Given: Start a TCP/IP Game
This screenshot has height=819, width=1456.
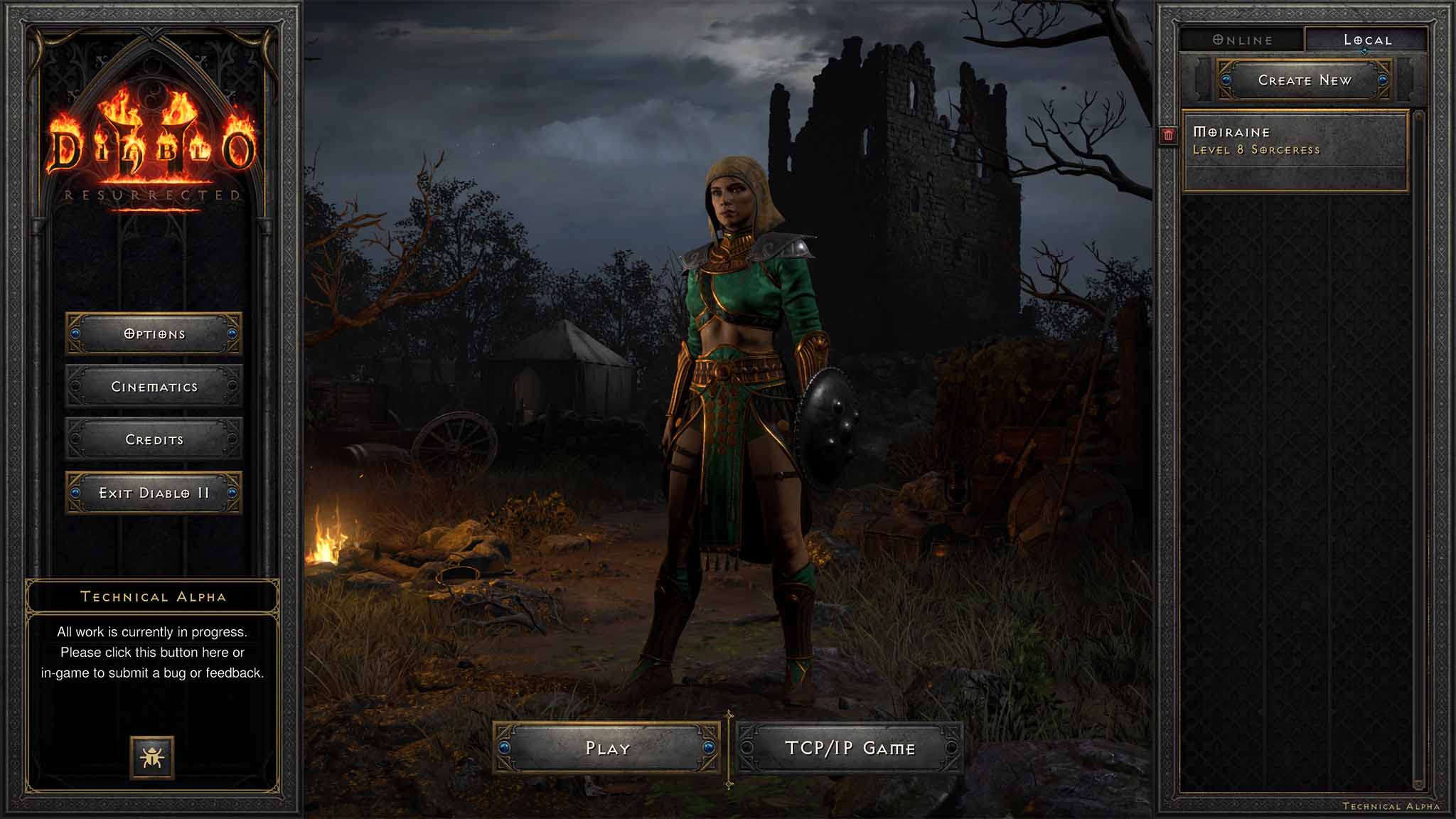Looking at the screenshot, I should (850, 748).
